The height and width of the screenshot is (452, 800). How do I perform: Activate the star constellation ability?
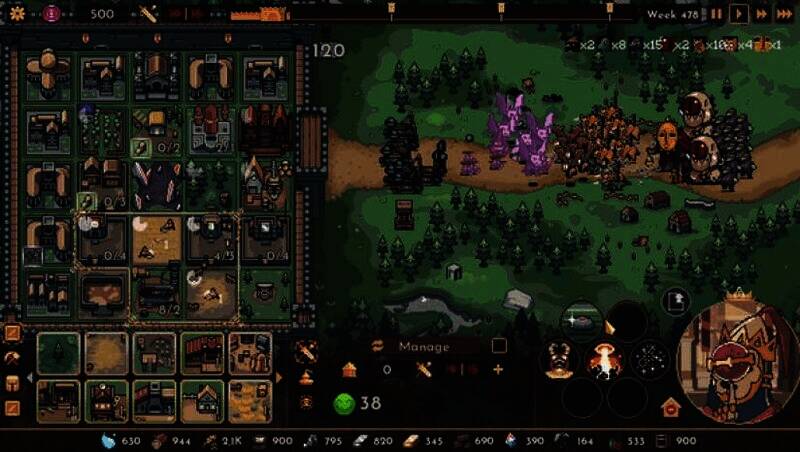(650, 360)
